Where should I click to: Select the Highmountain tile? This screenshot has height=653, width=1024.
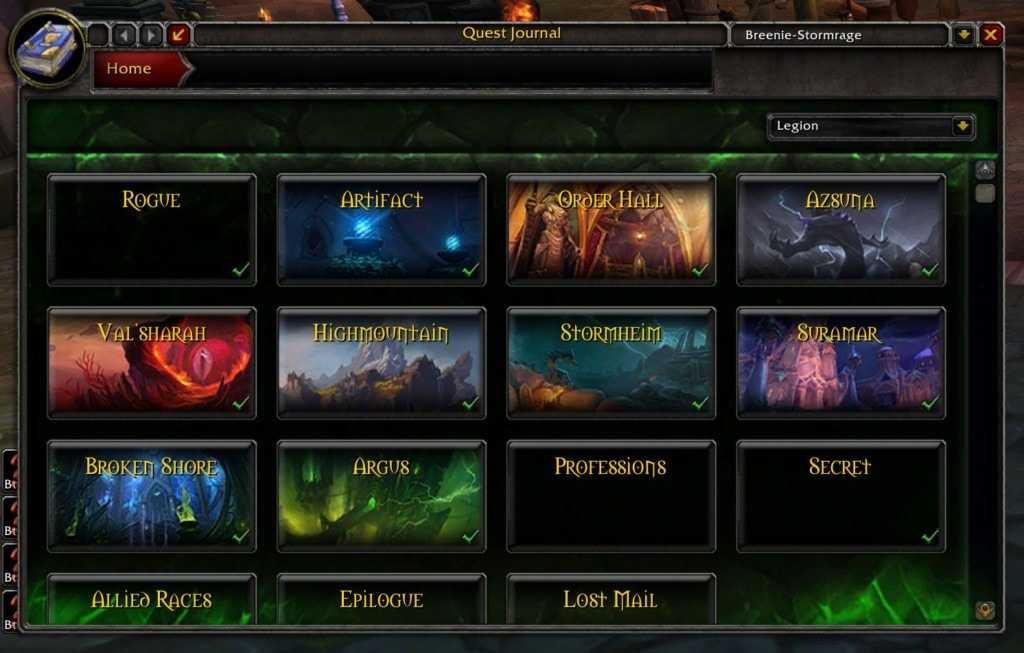point(381,362)
